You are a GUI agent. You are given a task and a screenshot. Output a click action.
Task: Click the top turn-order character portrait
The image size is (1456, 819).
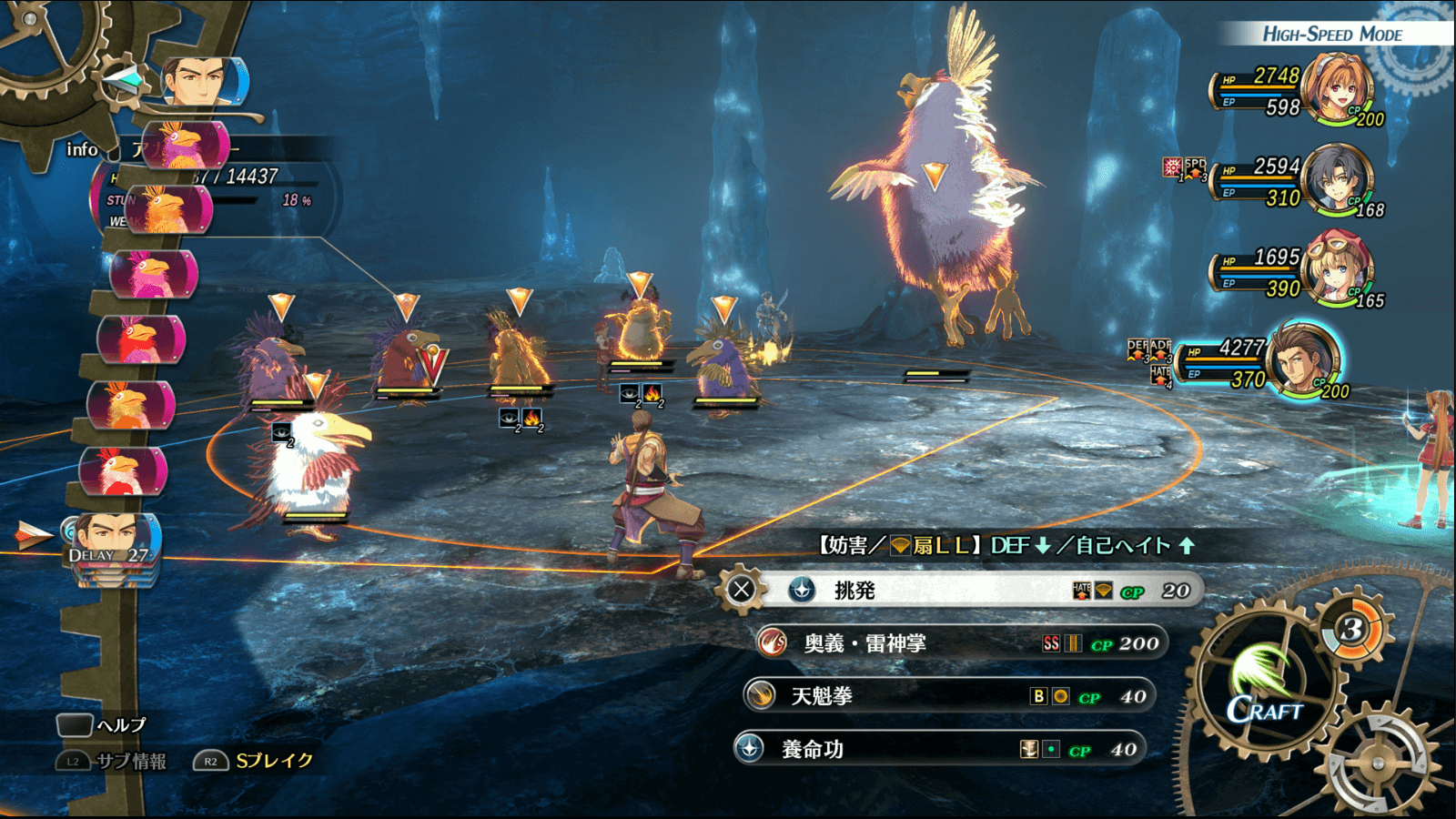(202, 82)
